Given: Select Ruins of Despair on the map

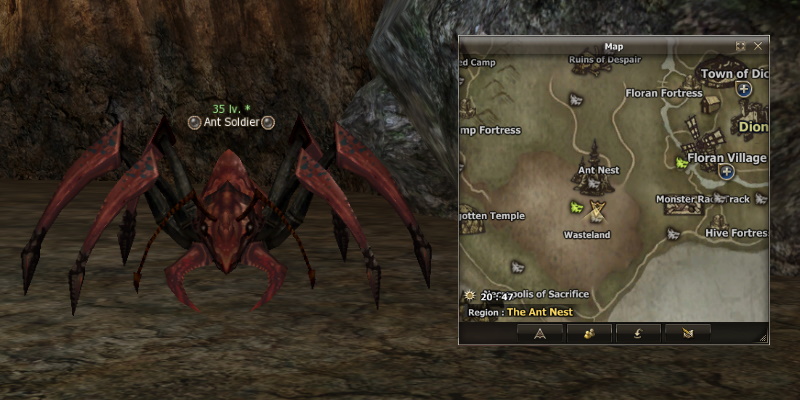Looking at the screenshot, I should click(x=603, y=59).
